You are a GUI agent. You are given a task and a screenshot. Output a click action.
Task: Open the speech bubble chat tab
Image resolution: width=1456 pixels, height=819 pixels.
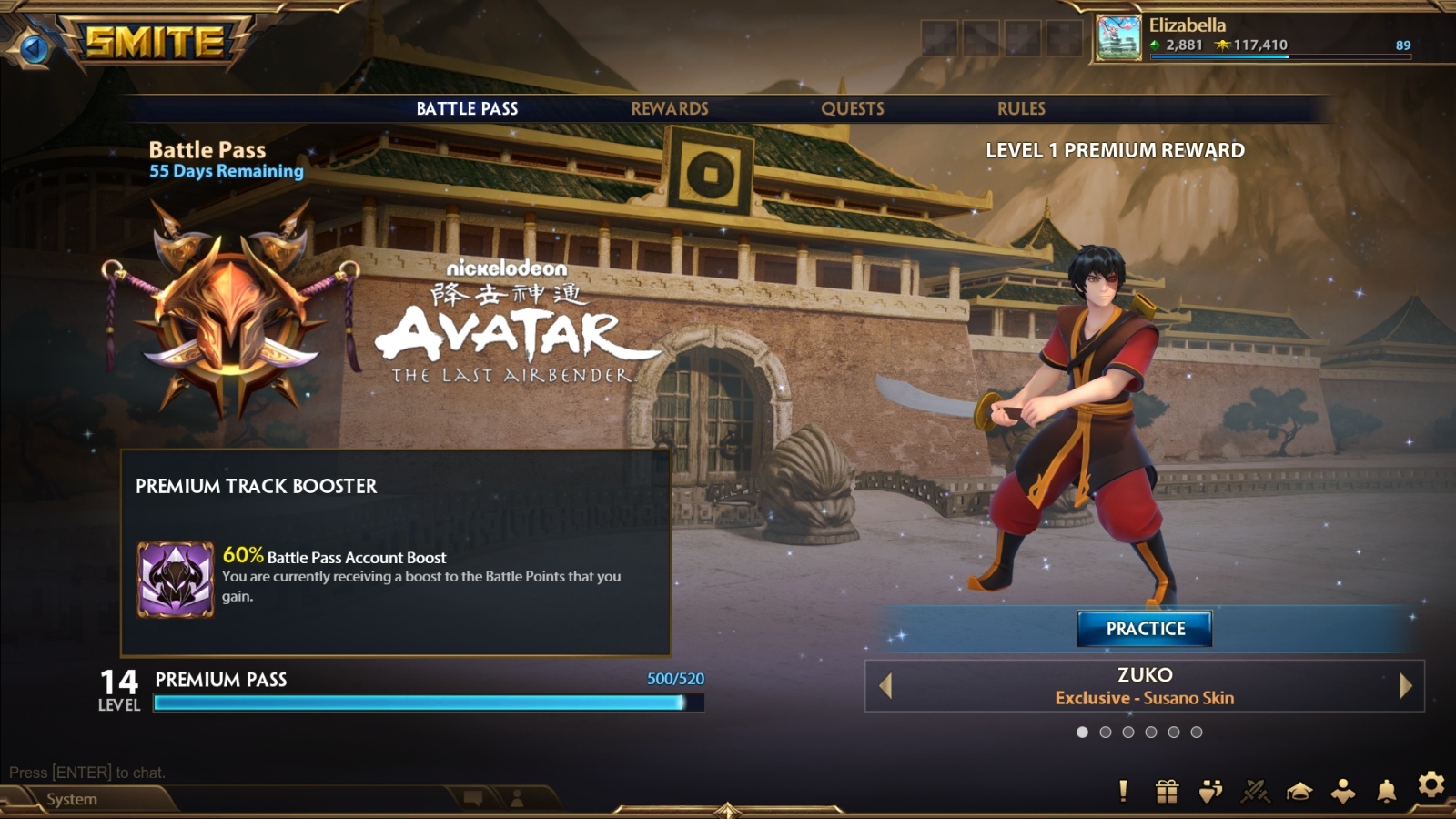pos(473,798)
